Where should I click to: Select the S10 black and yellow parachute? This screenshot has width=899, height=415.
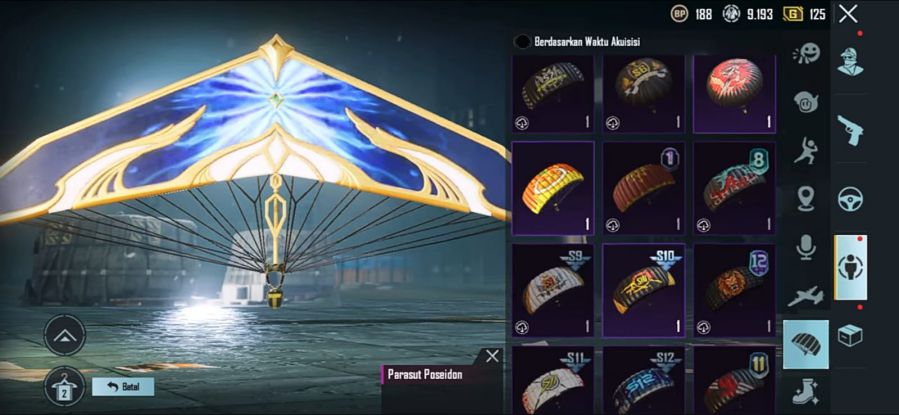(643, 290)
